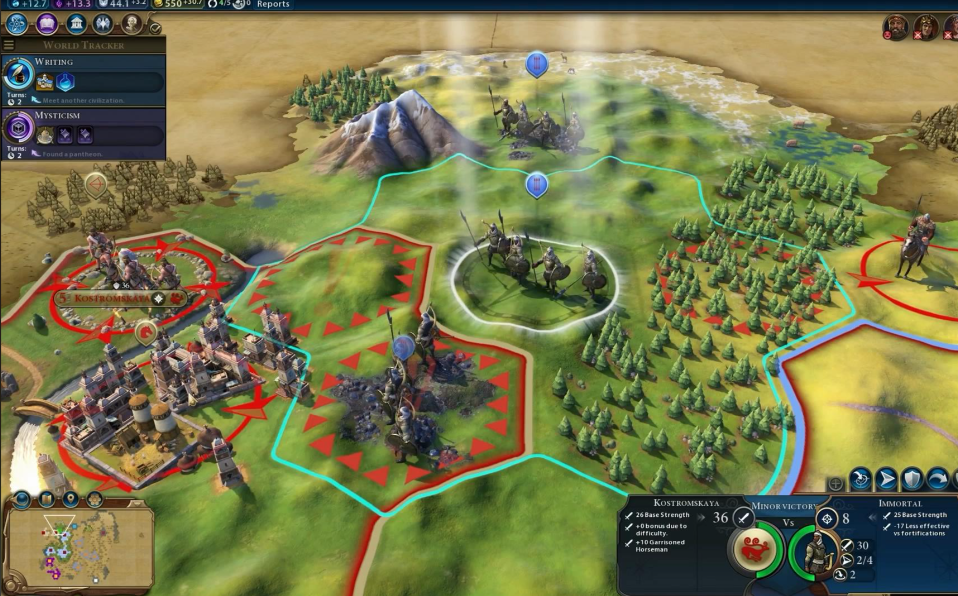Open the Government screen (pillared building icon)
Screen dimensions: 958x596
(76, 24)
